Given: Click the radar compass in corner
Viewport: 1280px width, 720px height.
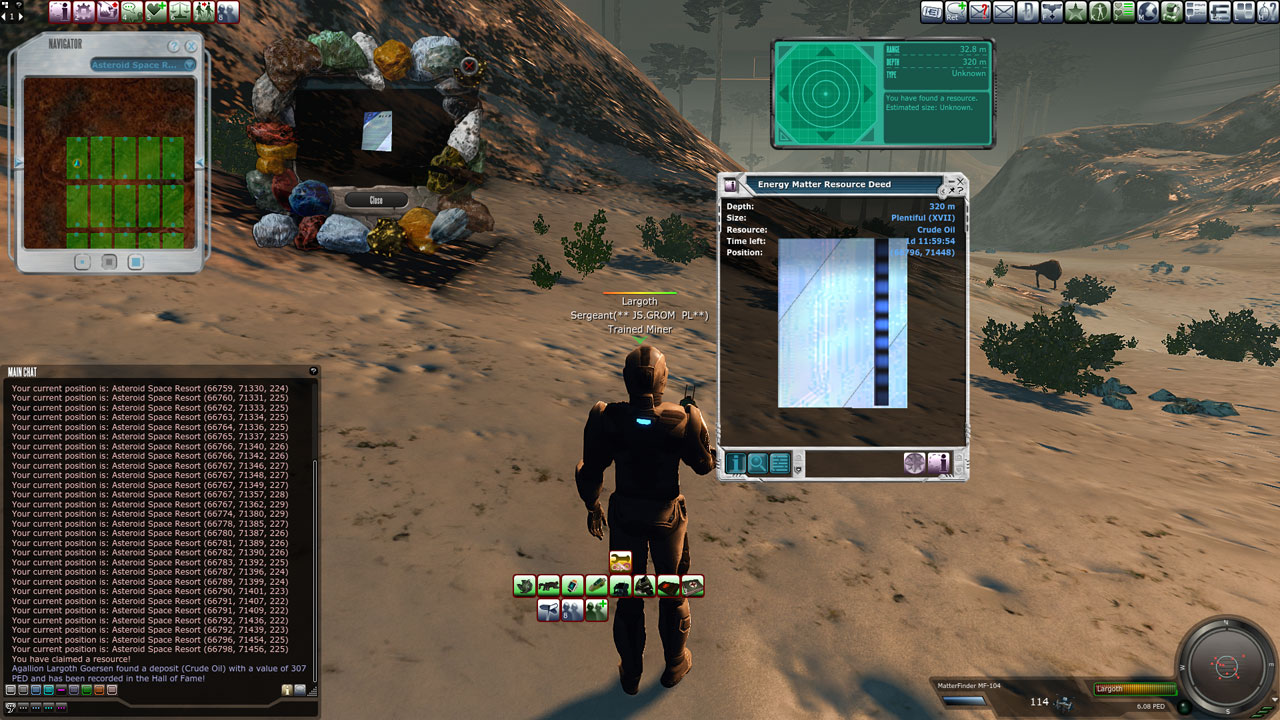Looking at the screenshot, I should point(1226,665).
